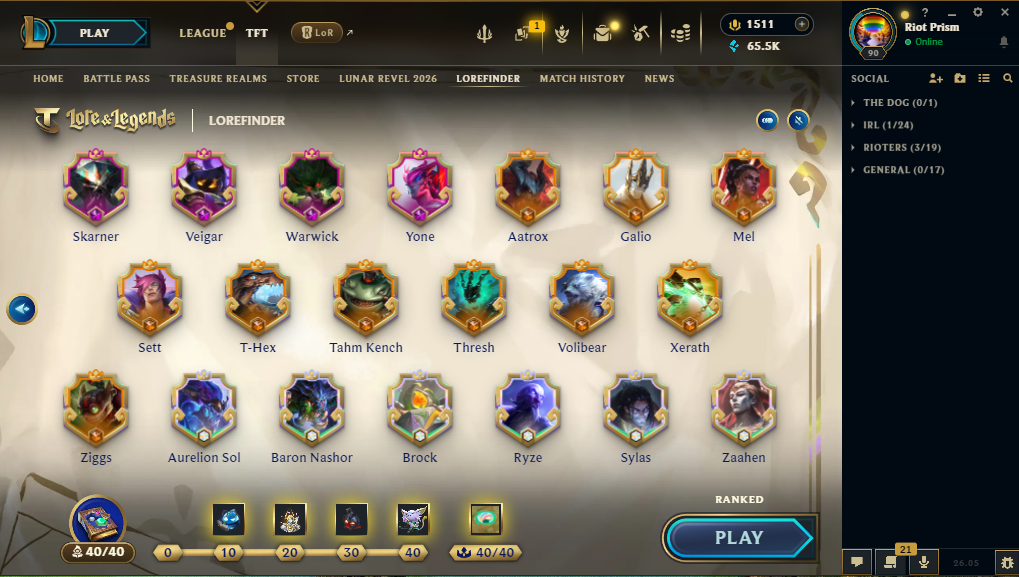Open the Store tab
This screenshot has height=577, width=1019.
[303, 79]
